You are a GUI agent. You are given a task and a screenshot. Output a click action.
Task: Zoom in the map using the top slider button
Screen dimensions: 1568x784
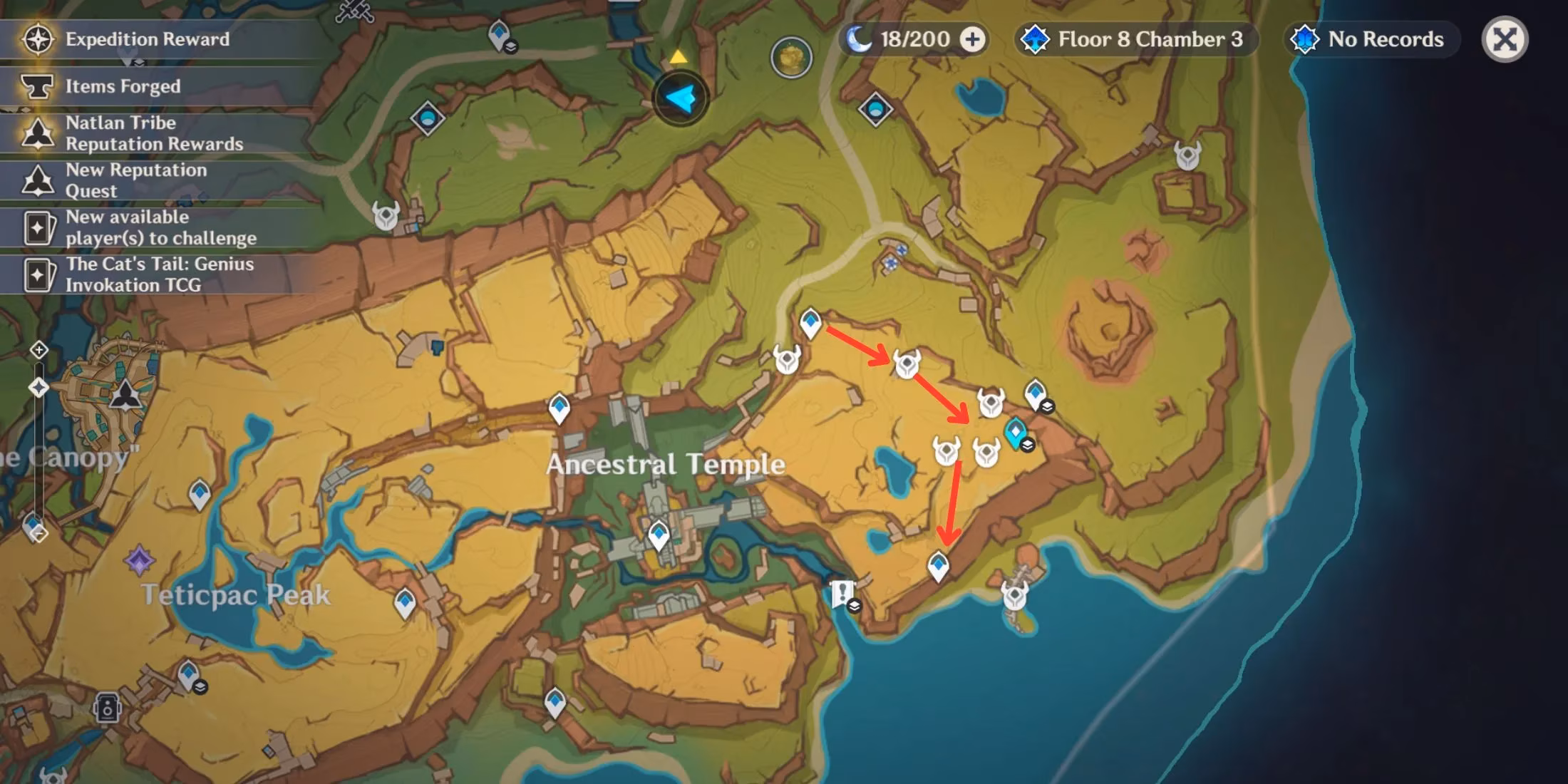(39, 350)
